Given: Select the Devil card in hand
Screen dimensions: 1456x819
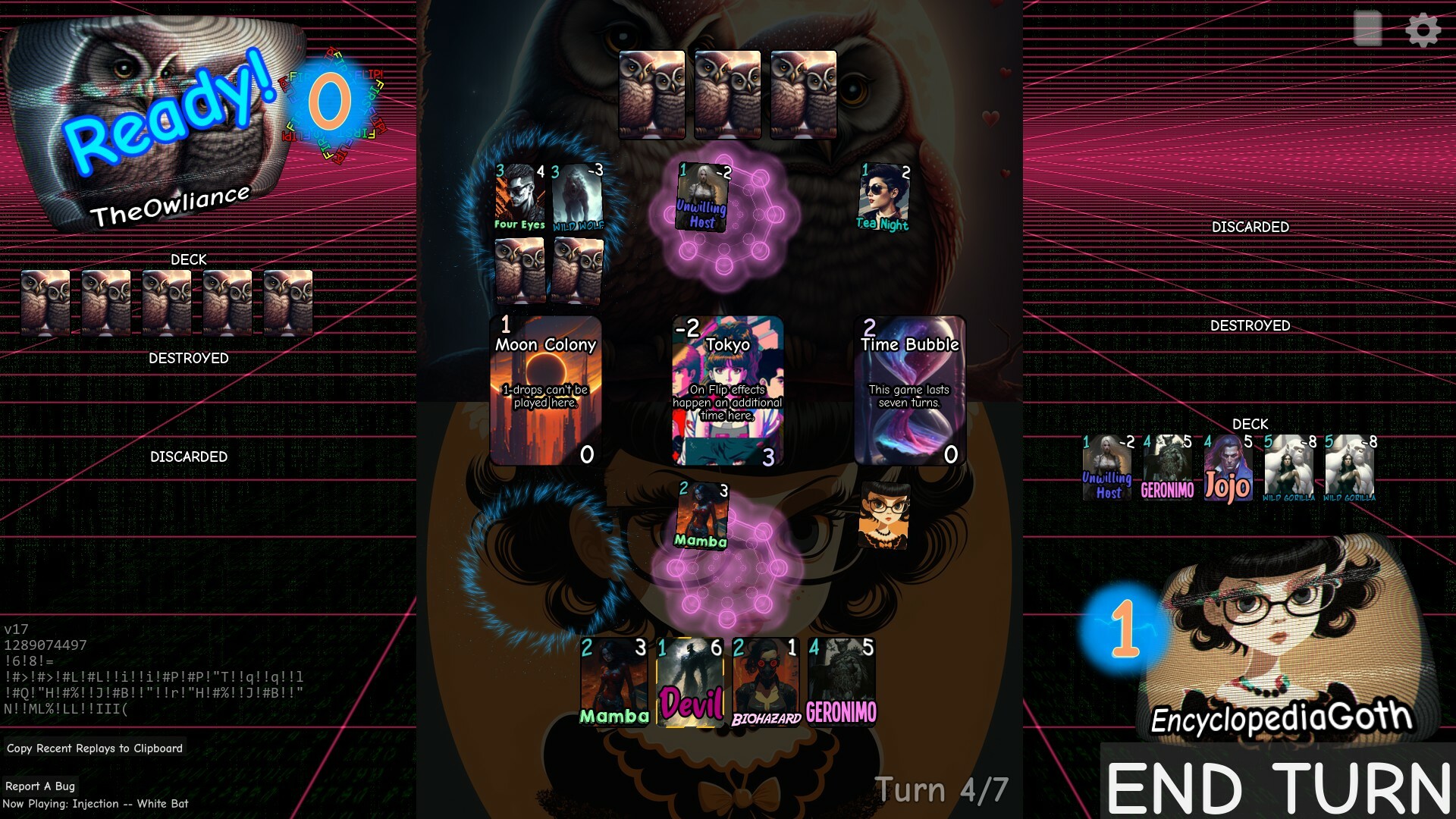Looking at the screenshot, I should (x=691, y=682).
